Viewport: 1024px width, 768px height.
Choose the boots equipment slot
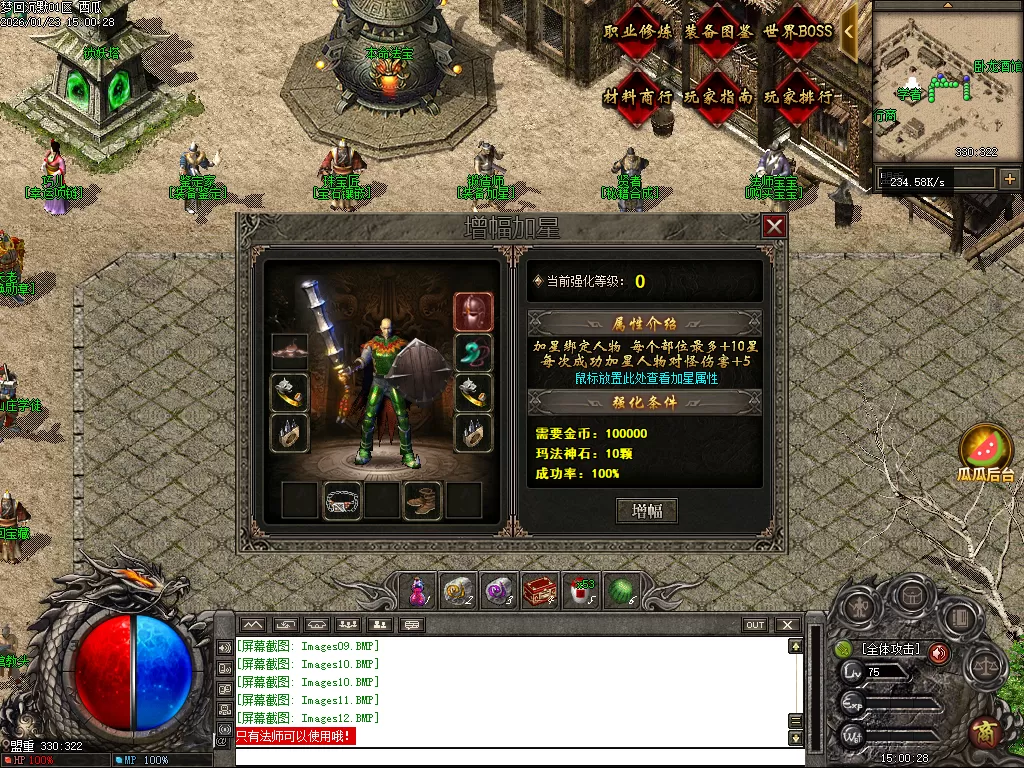(x=422, y=500)
